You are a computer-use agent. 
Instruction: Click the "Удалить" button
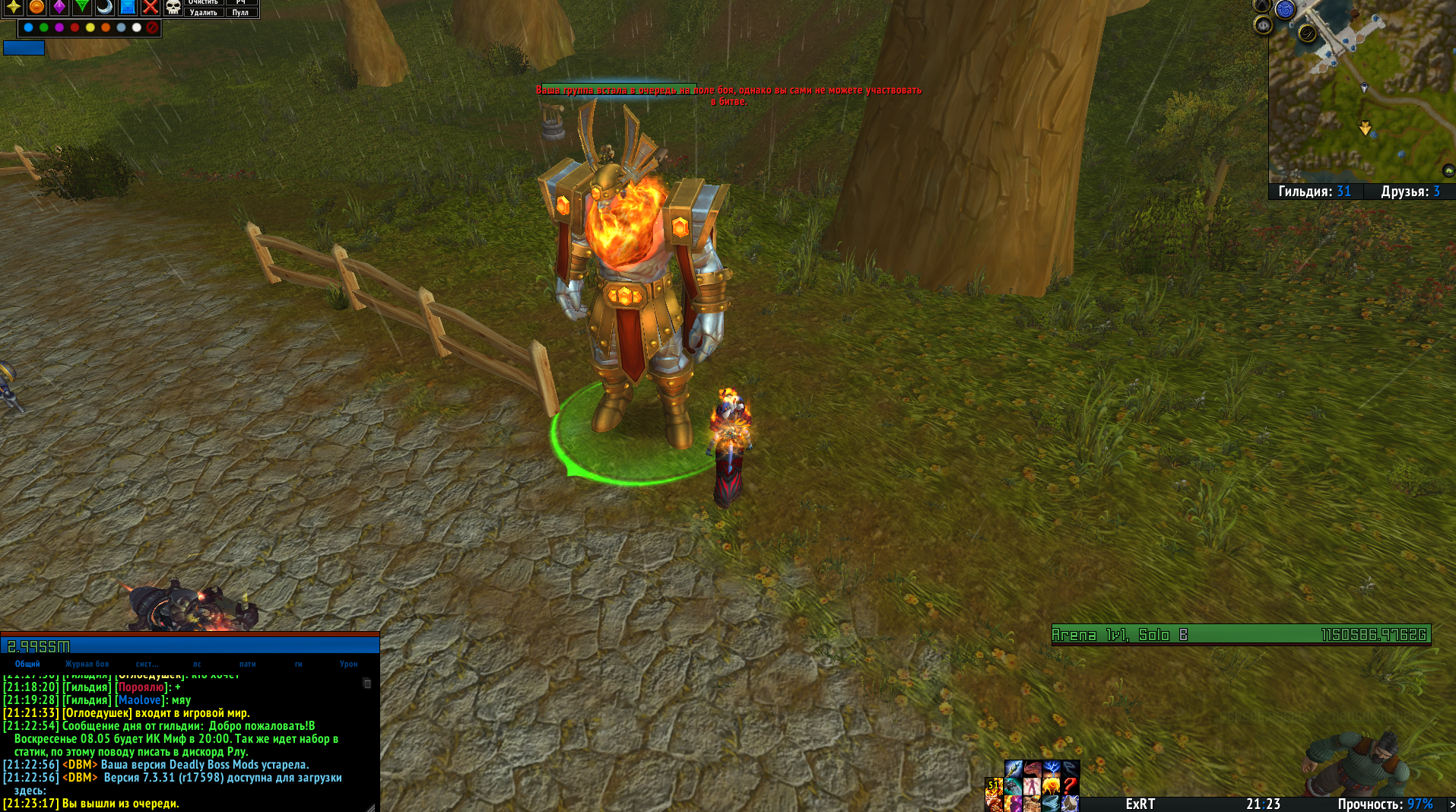(203, 13)
